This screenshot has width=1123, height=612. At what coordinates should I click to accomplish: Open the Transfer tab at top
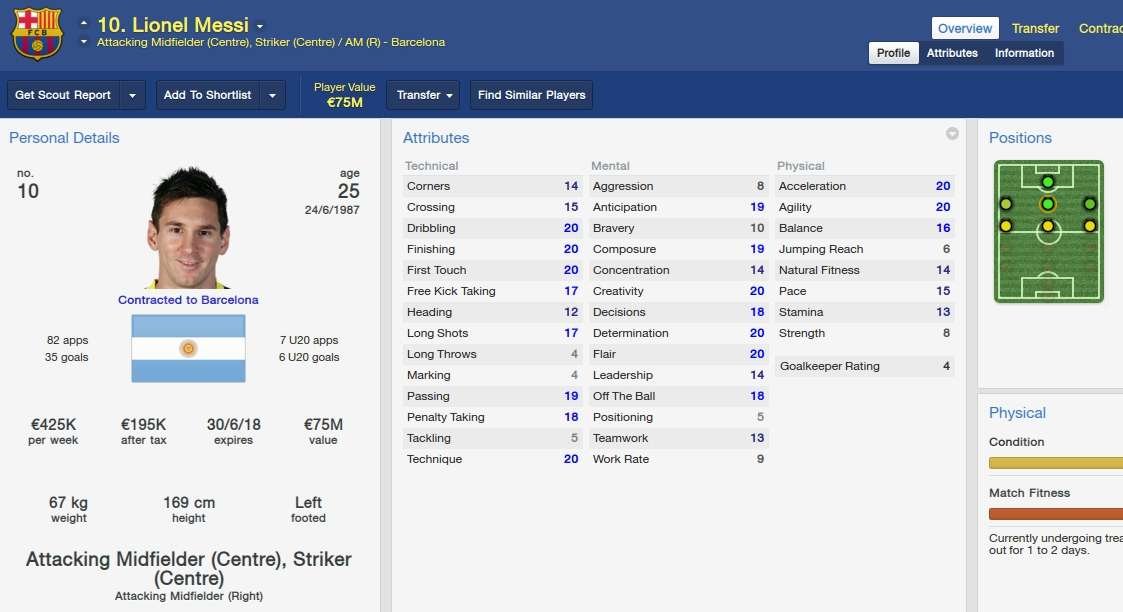1035,28
